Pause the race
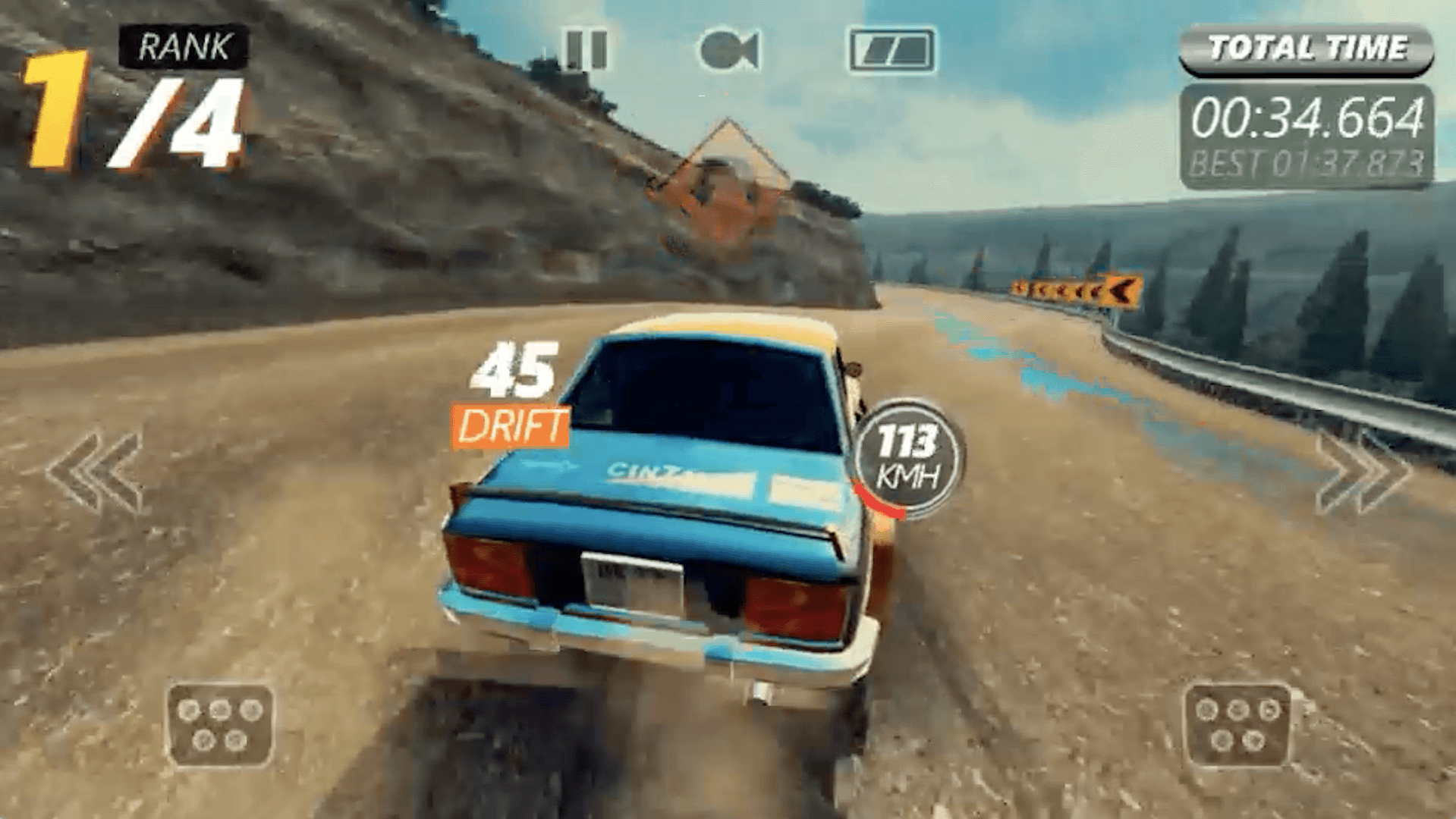The width and height of the screenshot is (1456, 819). [x=586, y=51]
